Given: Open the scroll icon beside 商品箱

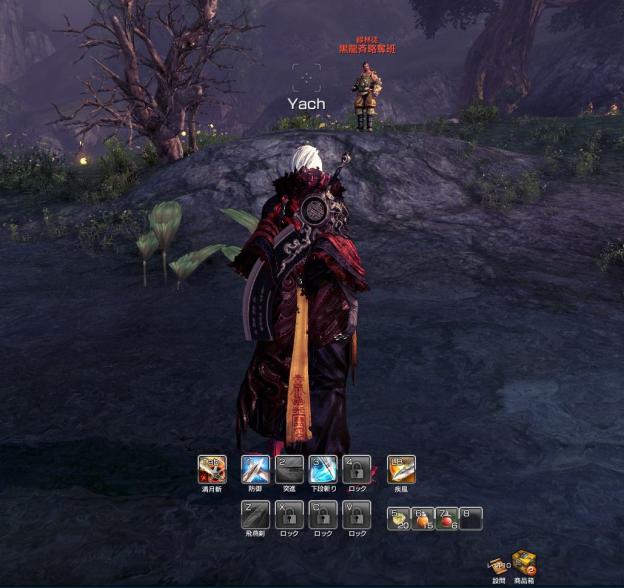Looking at the screenshot, I should (497, 566).
